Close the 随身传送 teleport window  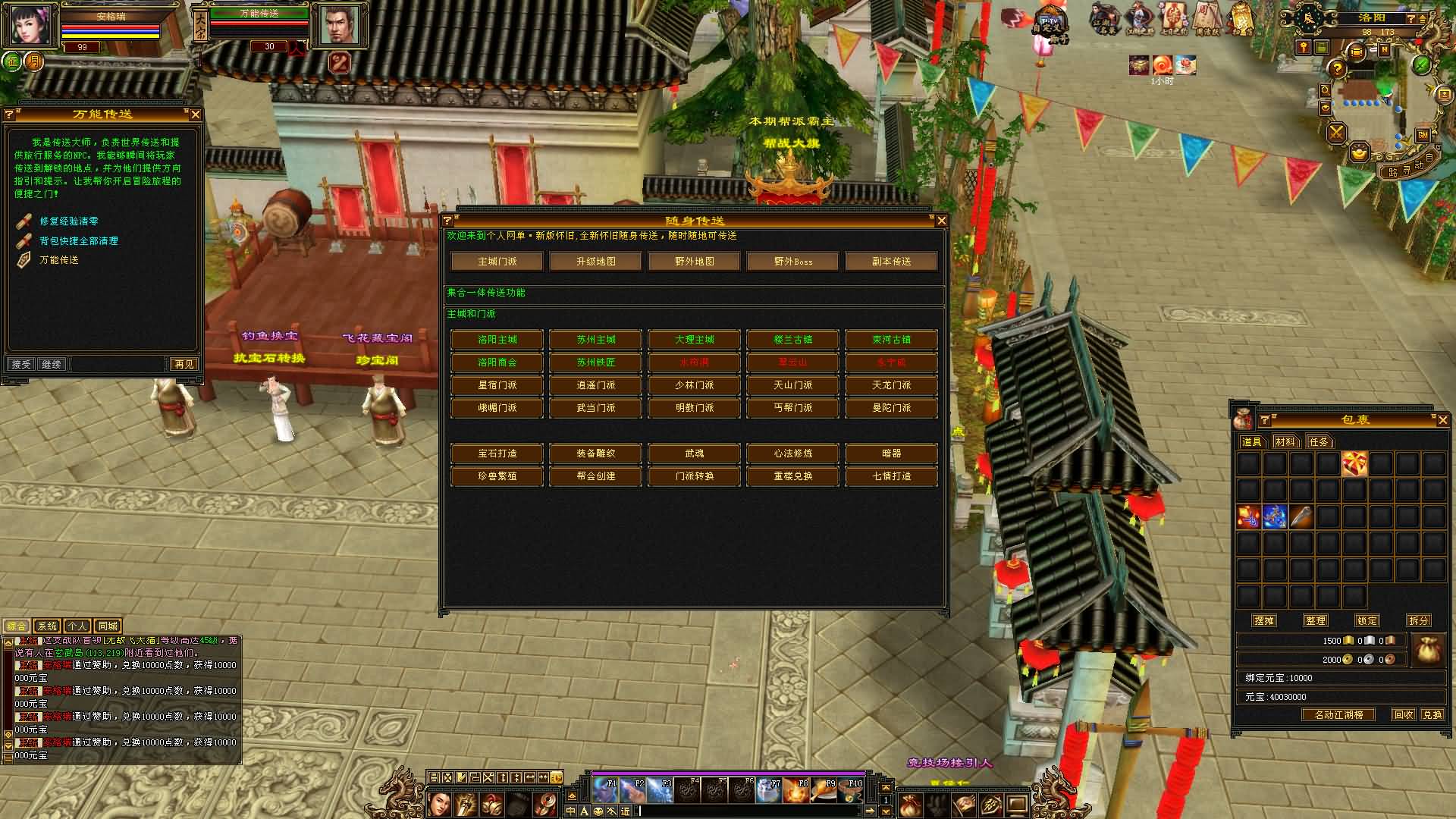[941, 221]
